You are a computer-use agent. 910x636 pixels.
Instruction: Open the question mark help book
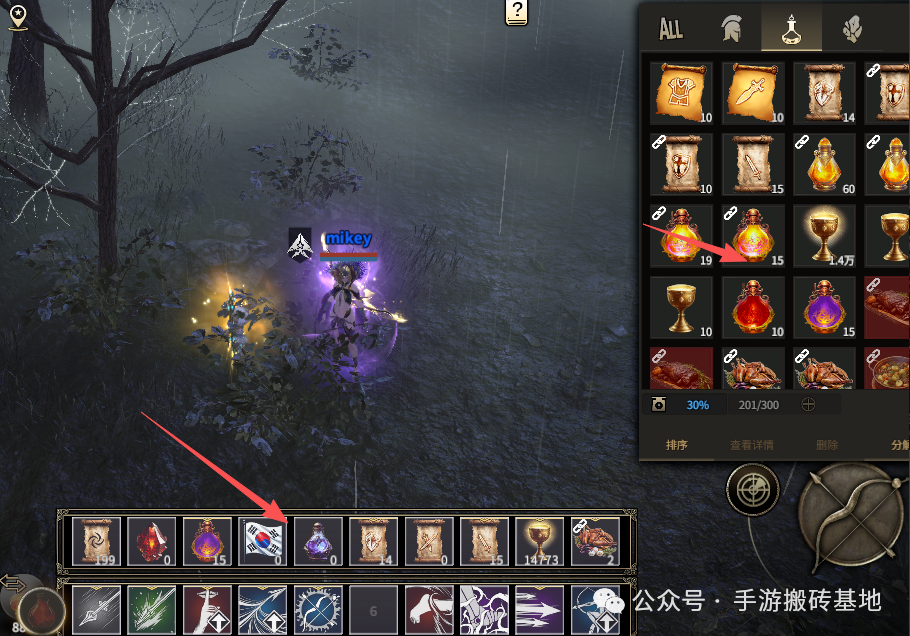pyautogui.click(x=516, y=13)
